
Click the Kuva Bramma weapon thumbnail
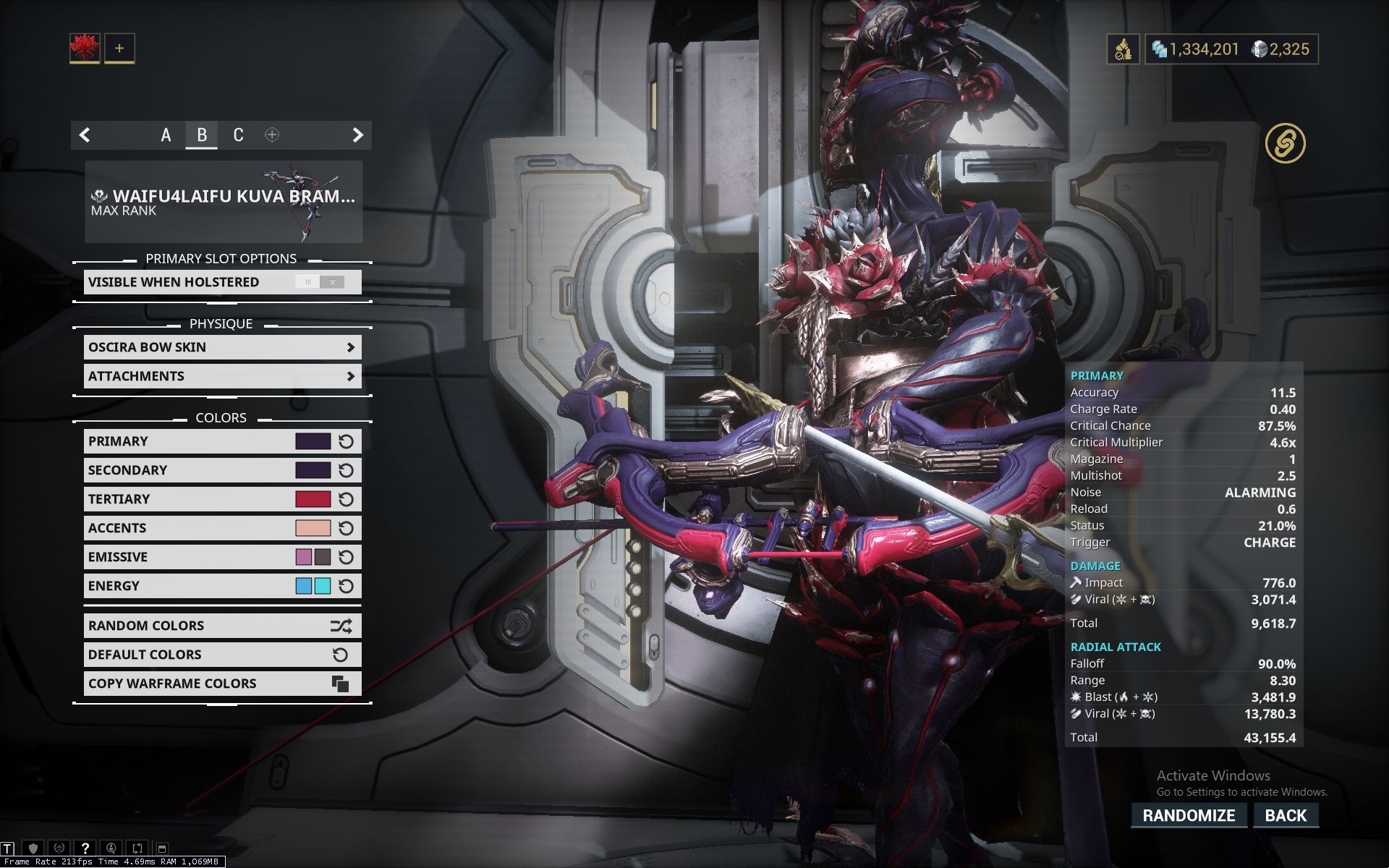coord(297,201)
